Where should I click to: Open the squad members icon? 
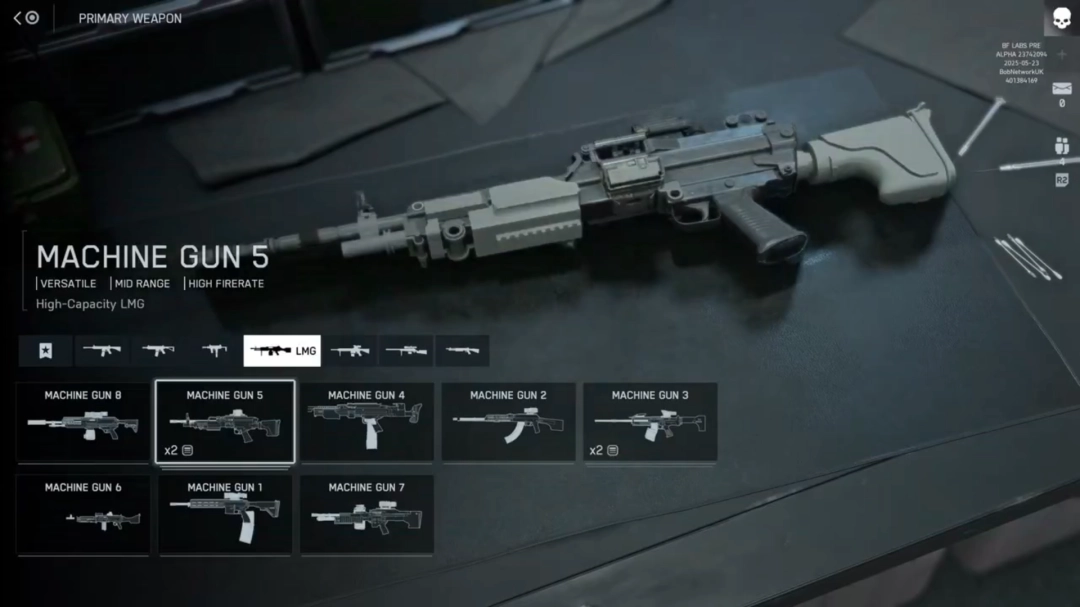(1062, 147)
